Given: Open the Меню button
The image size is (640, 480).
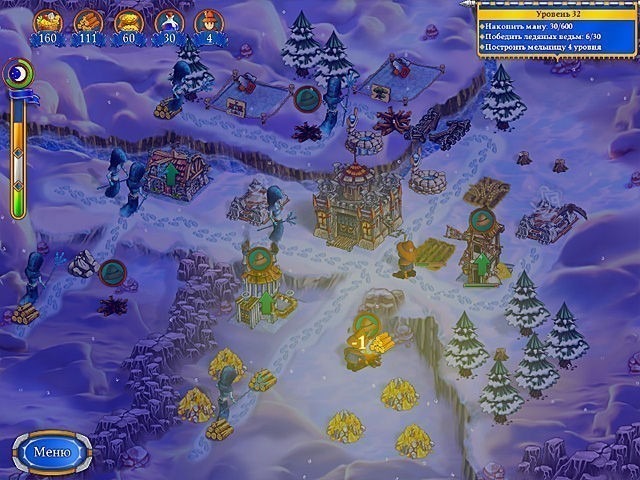Looking at the screenshot, I should pyautogui.click(x=51, y=451).
